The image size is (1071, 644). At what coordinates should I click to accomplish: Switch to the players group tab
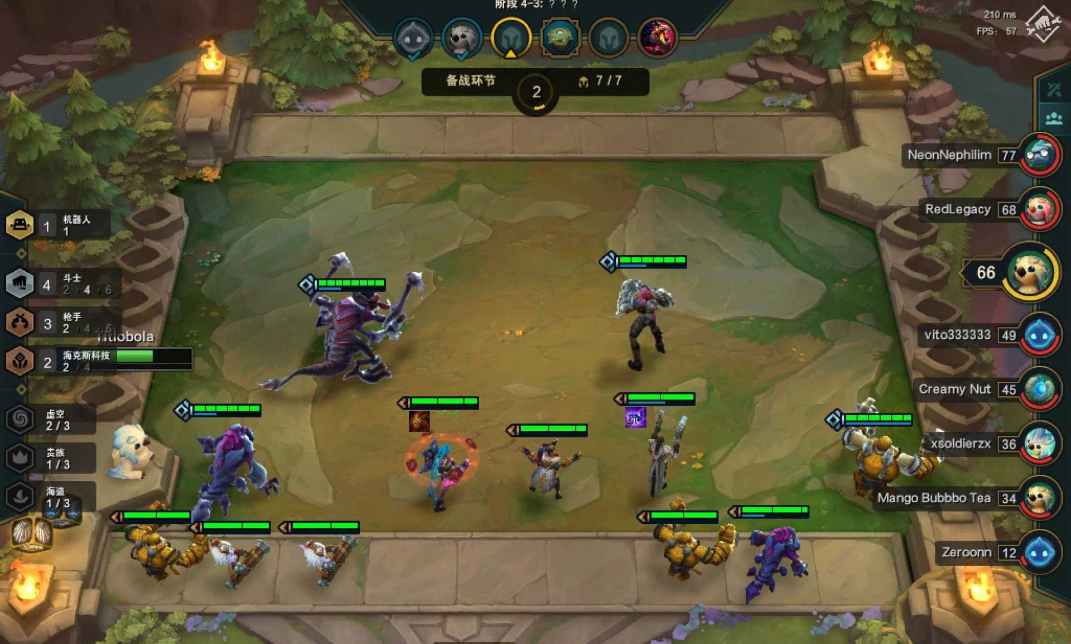click(x=1053, y=118)
